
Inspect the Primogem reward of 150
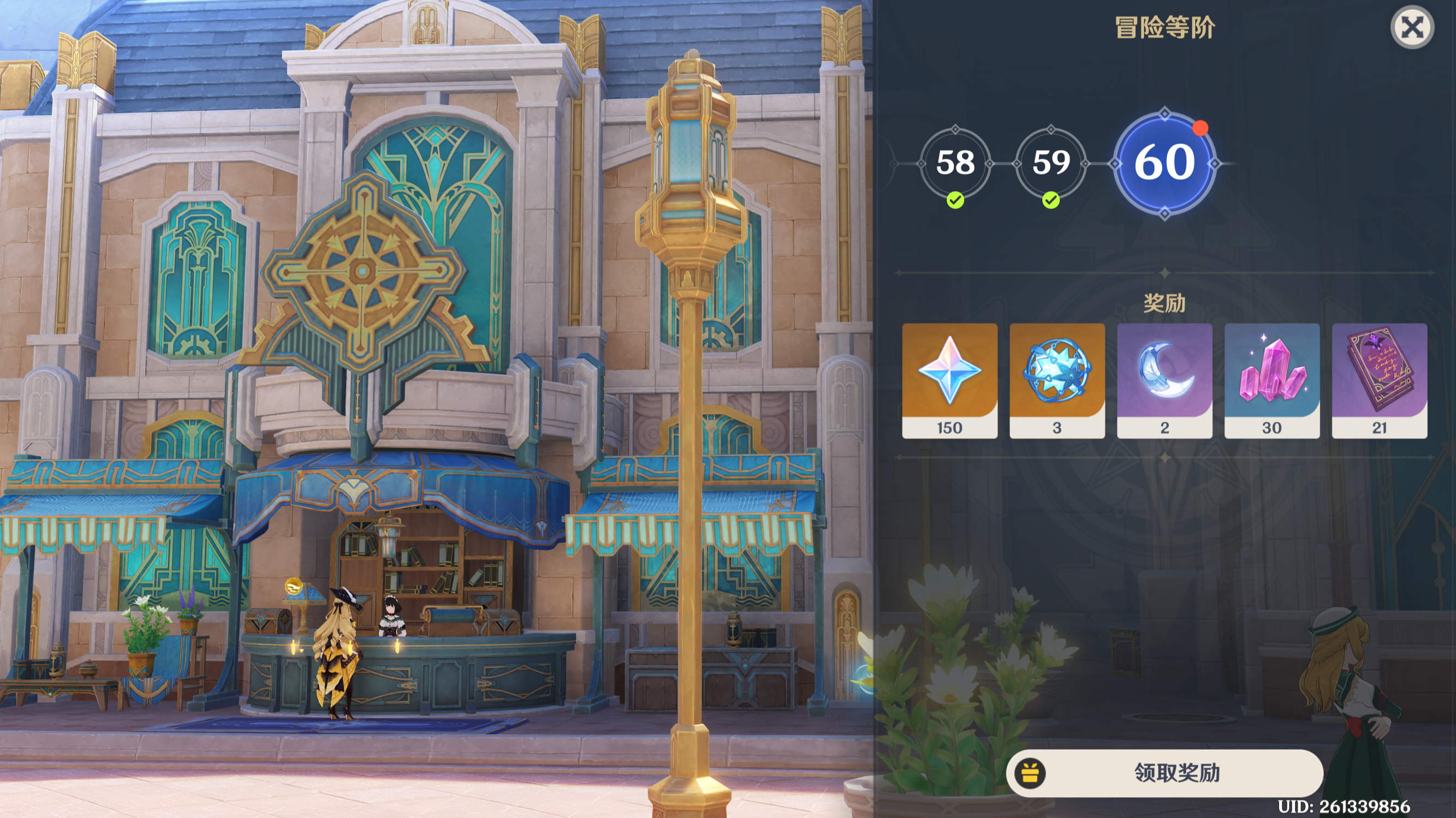[x=949, y=380]
